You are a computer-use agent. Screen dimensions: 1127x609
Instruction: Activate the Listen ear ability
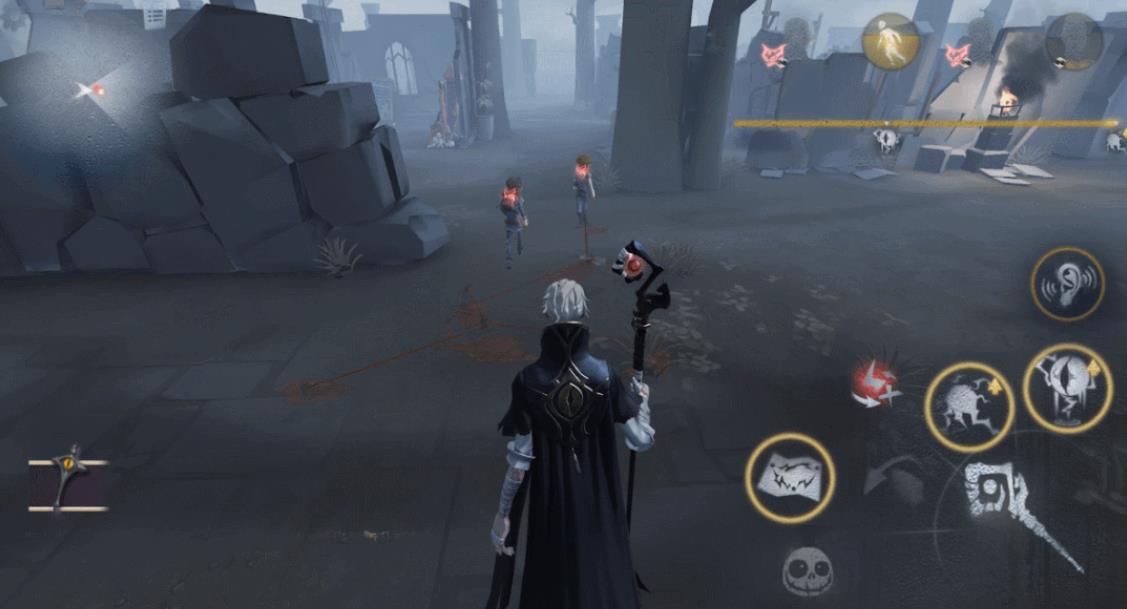click(1067, 284)
